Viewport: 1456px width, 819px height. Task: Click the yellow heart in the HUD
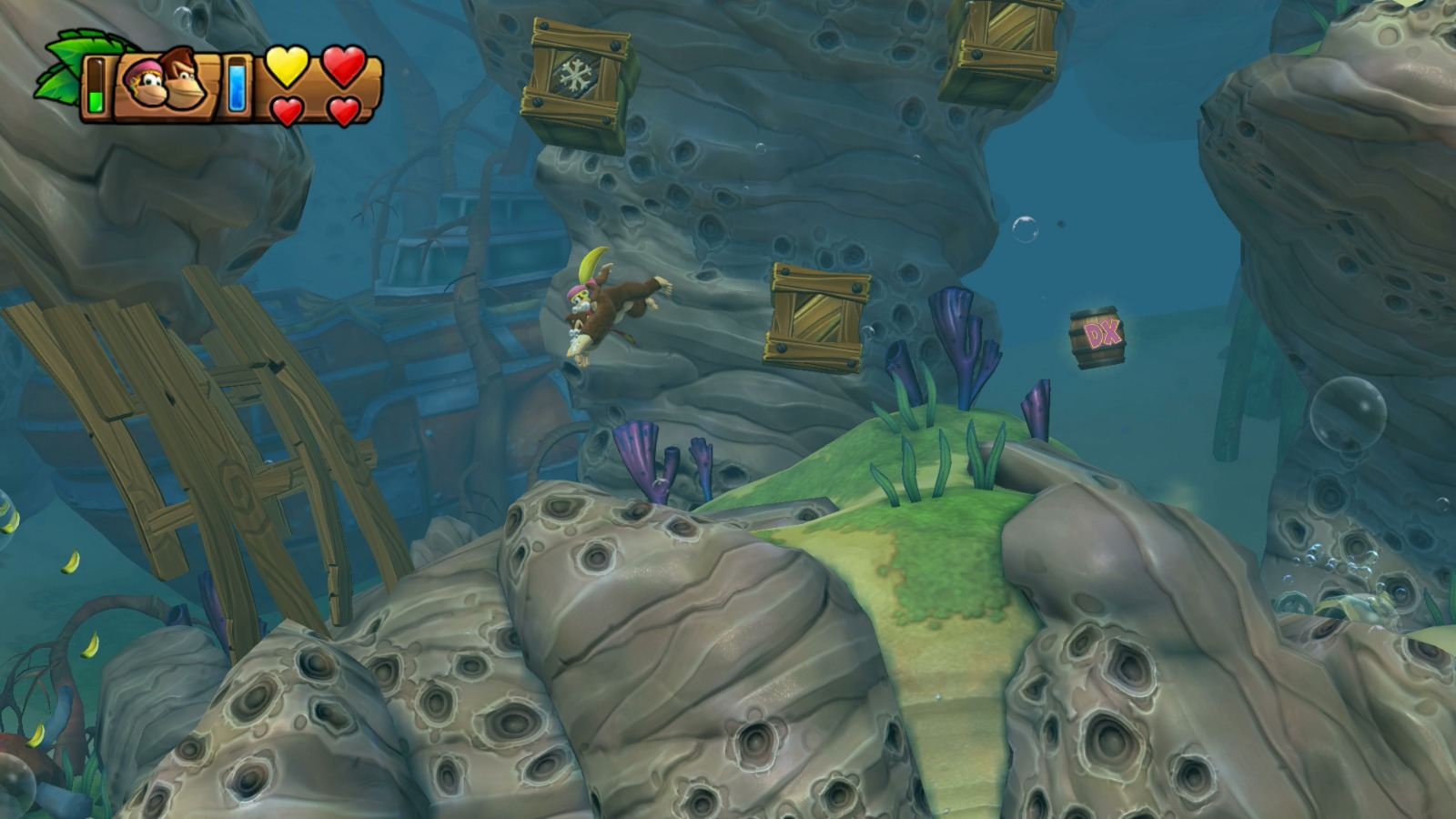288,67
